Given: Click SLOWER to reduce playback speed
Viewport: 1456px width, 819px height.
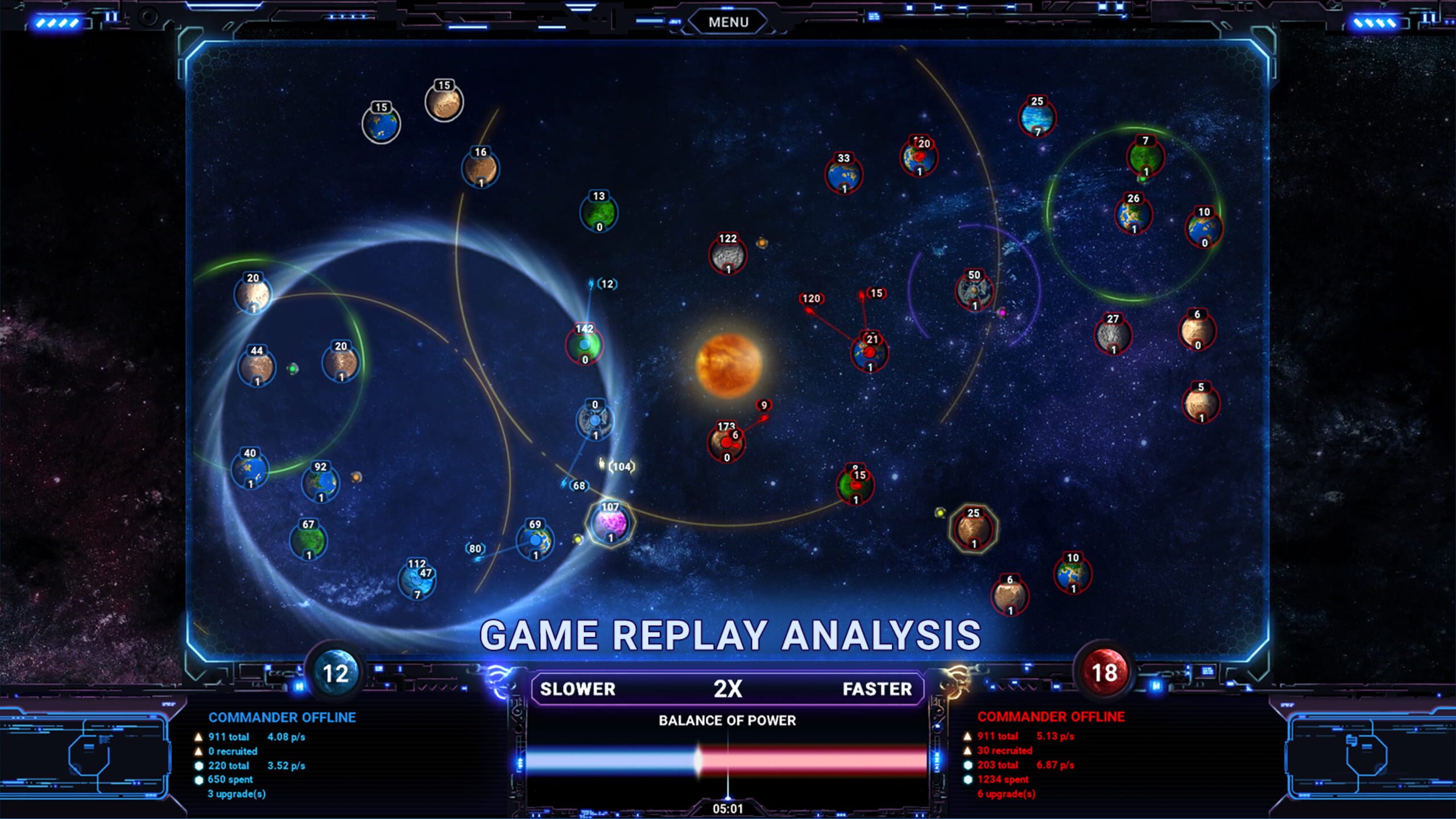Looking at the screenshot, I should [578, 689].
